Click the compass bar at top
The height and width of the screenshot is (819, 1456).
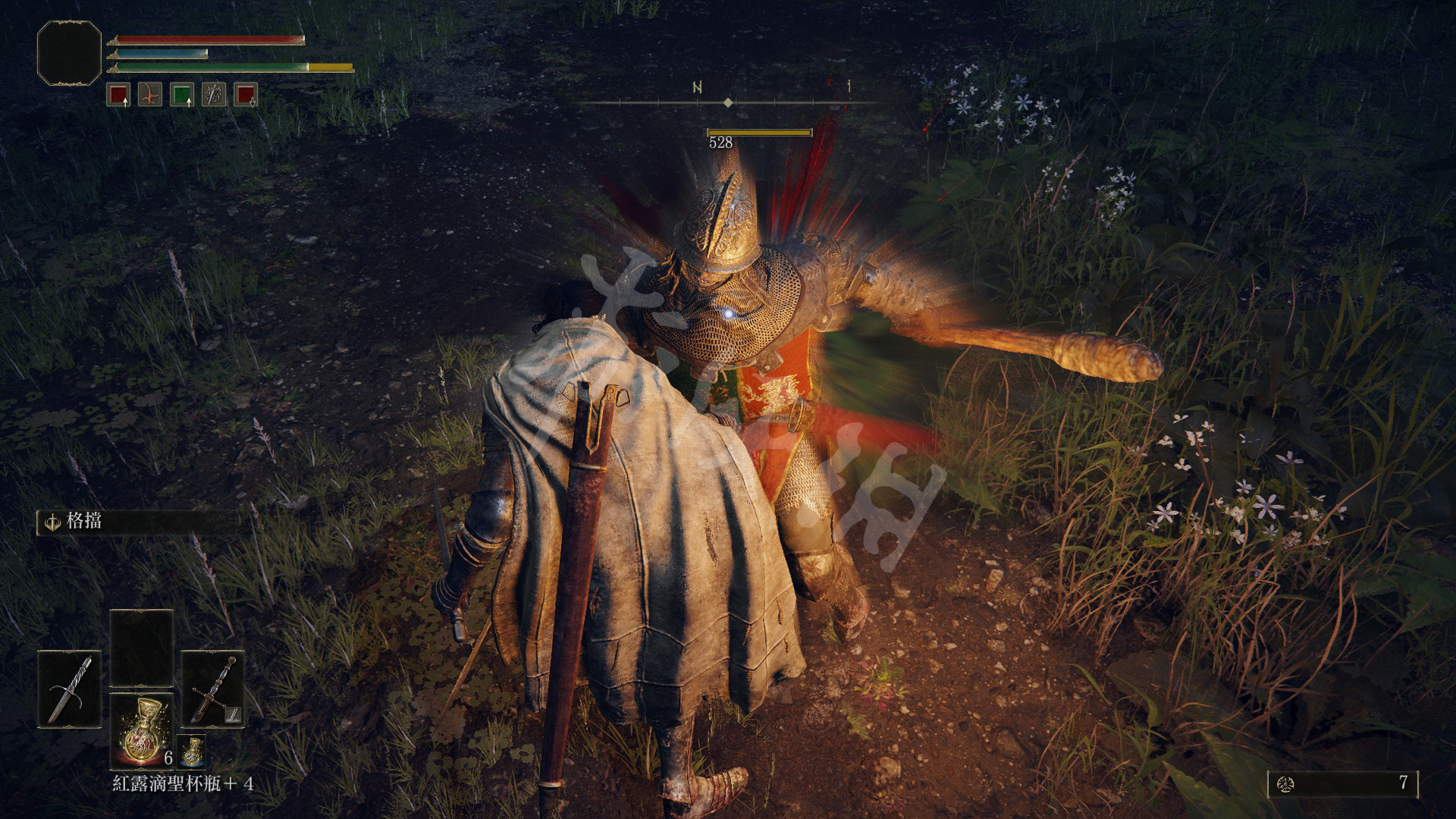728,101
